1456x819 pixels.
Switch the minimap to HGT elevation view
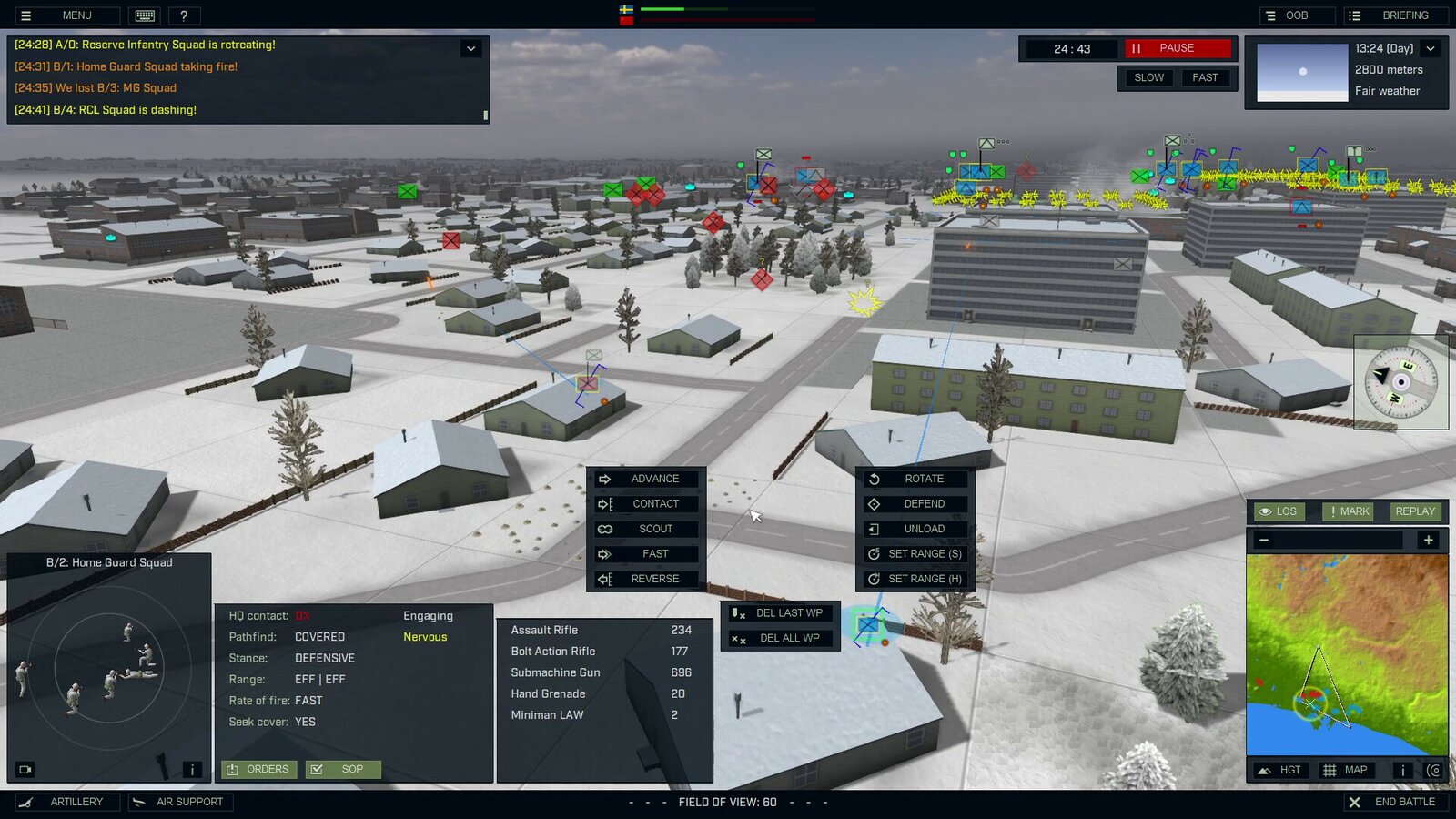(1281, 769)
